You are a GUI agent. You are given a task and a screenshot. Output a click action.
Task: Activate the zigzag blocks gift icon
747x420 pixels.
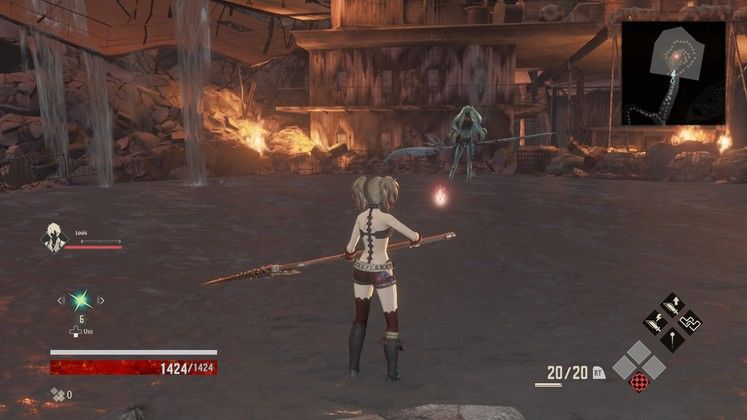[689, 322]
